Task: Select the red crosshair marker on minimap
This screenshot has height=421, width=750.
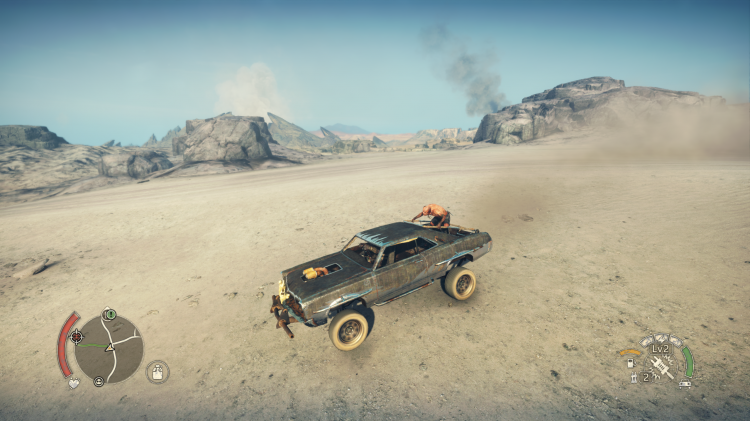Action: tap(77, 337)
